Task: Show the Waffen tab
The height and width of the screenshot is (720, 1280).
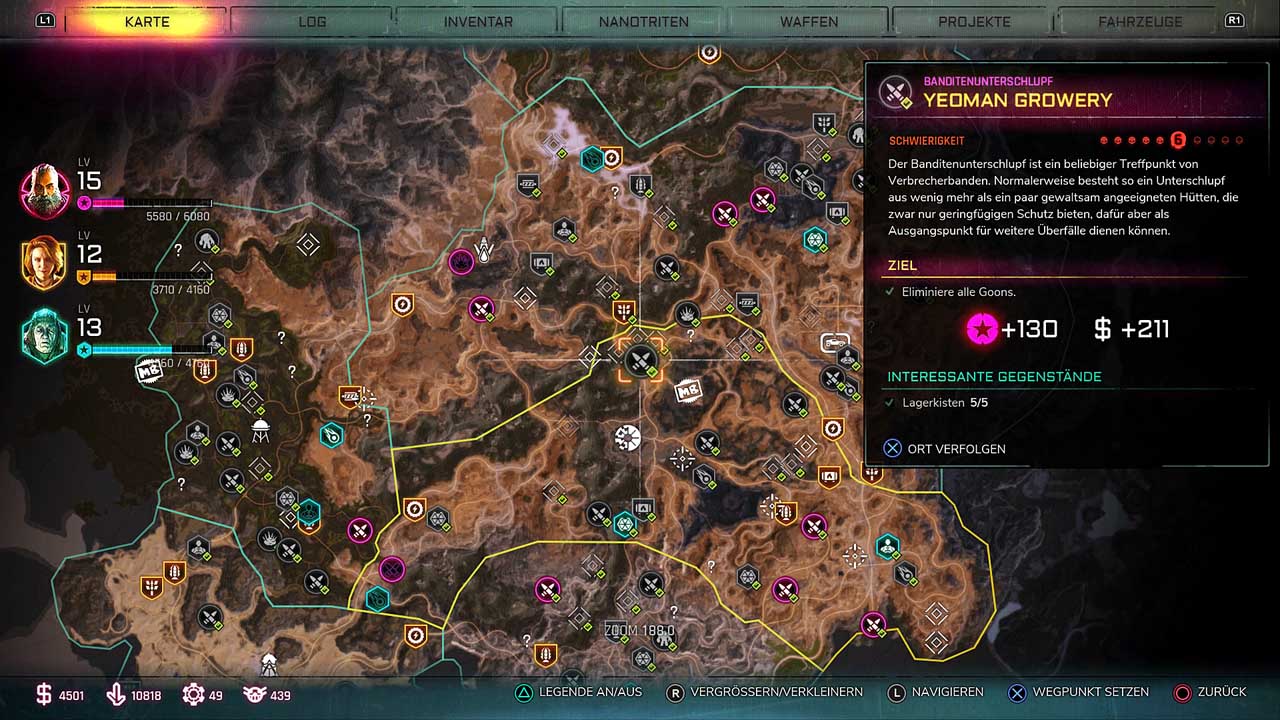Action: tap(809, 21)
